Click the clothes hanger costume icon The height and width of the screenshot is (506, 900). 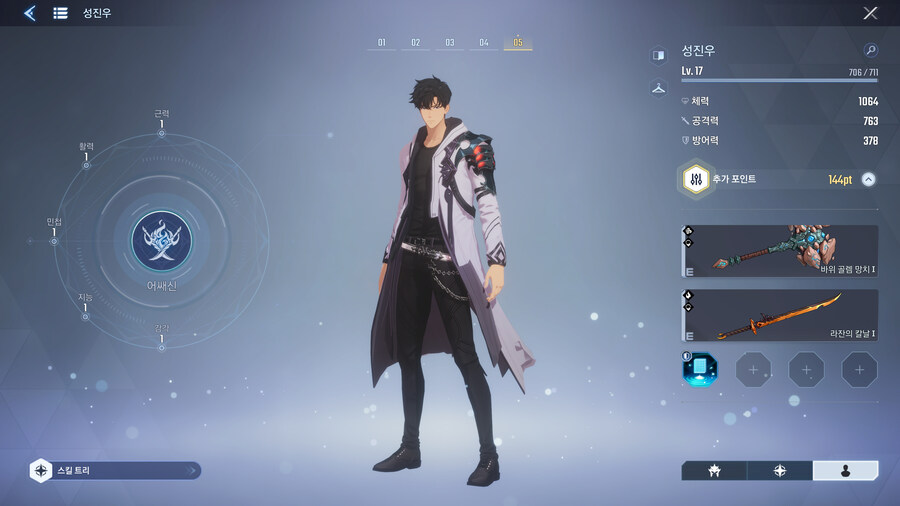click(658, 88)
